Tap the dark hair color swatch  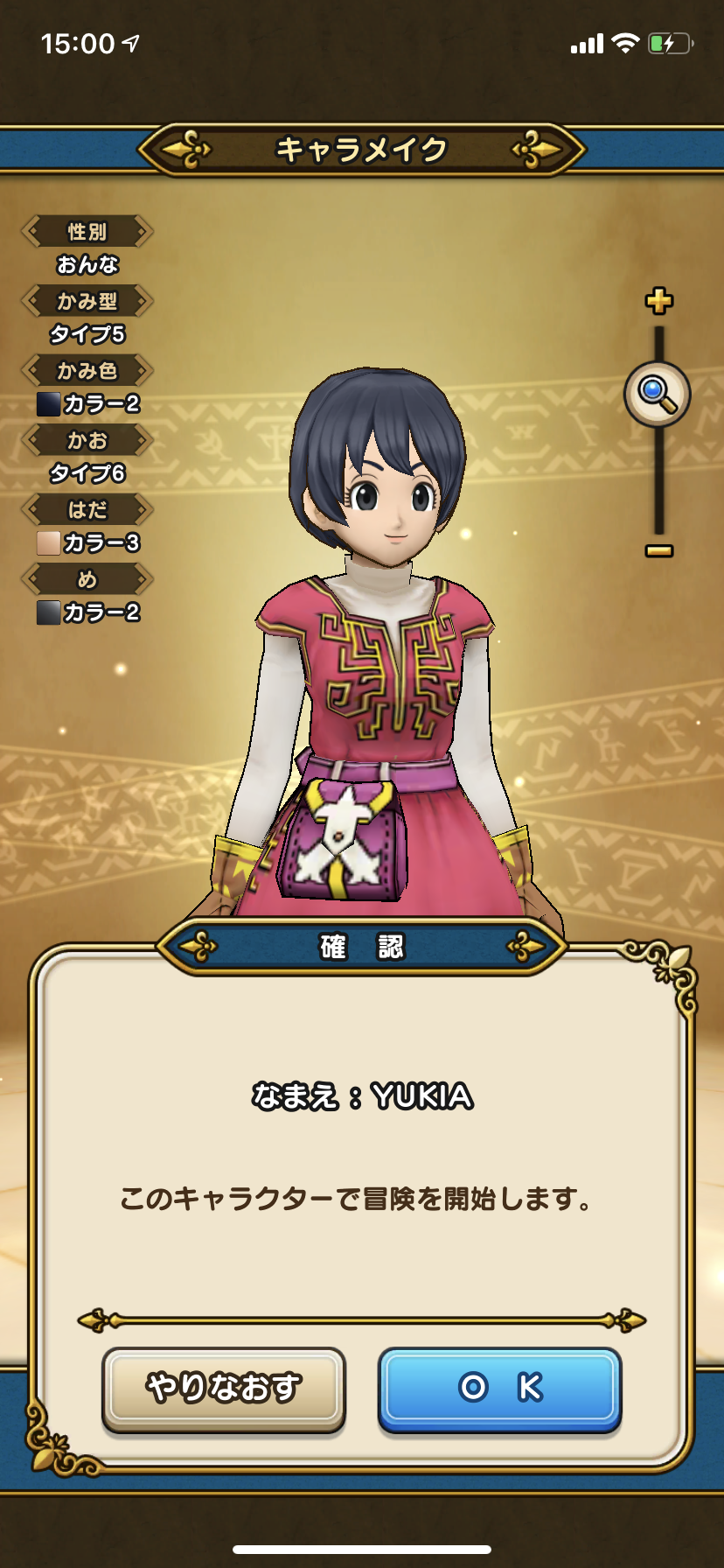point(48,403)
